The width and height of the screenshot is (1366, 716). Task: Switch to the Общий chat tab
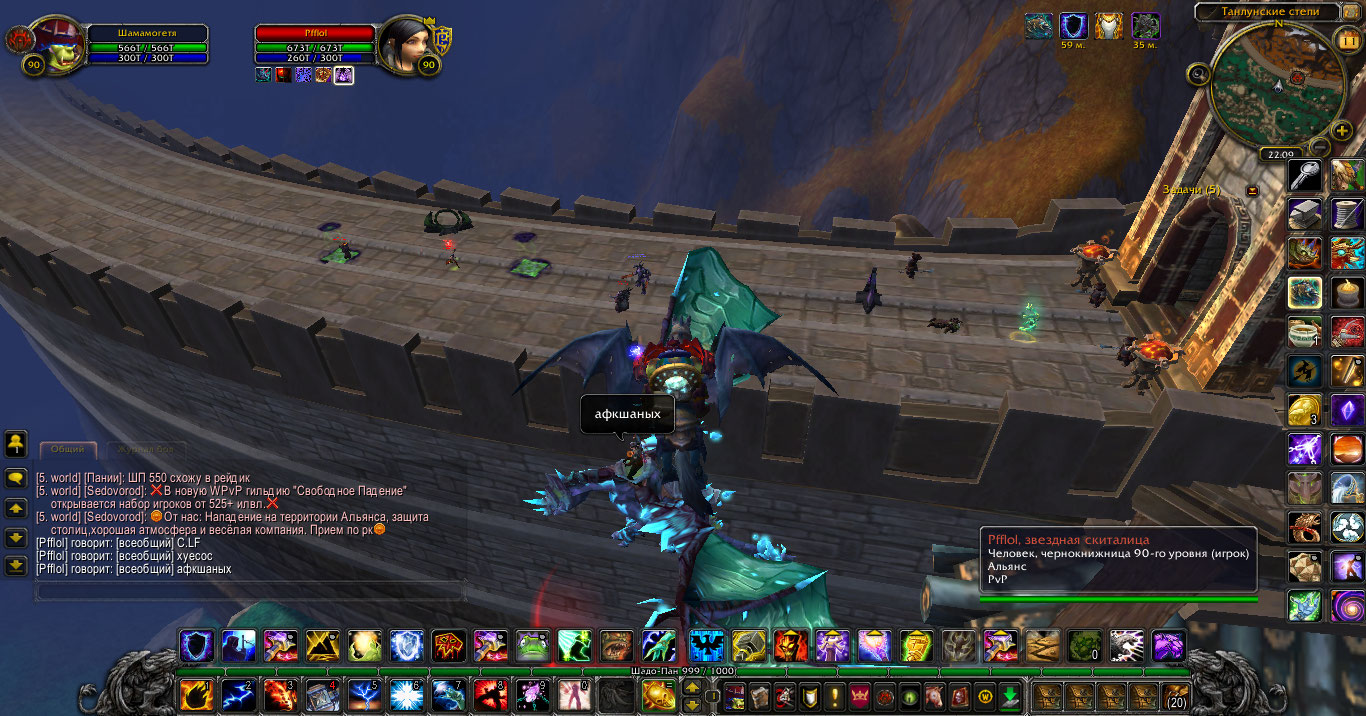[x=68, y=450]
